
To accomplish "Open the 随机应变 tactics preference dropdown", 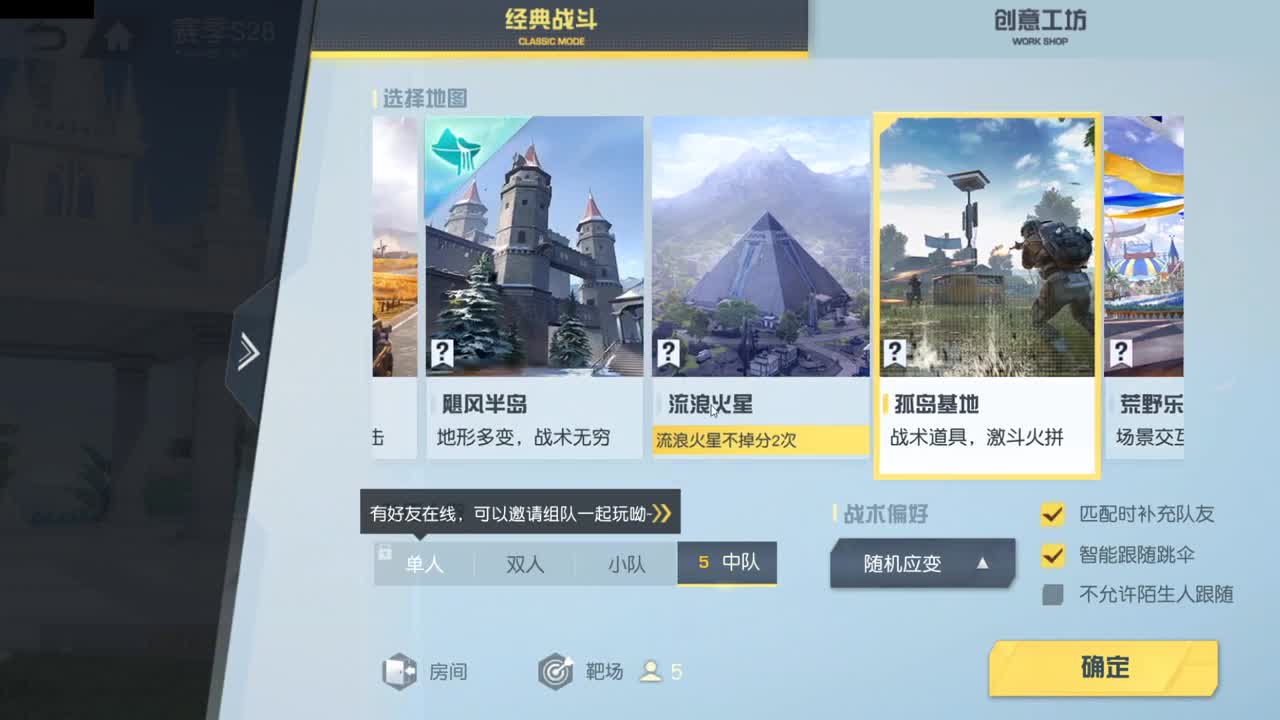I will (x=922, y=562).
